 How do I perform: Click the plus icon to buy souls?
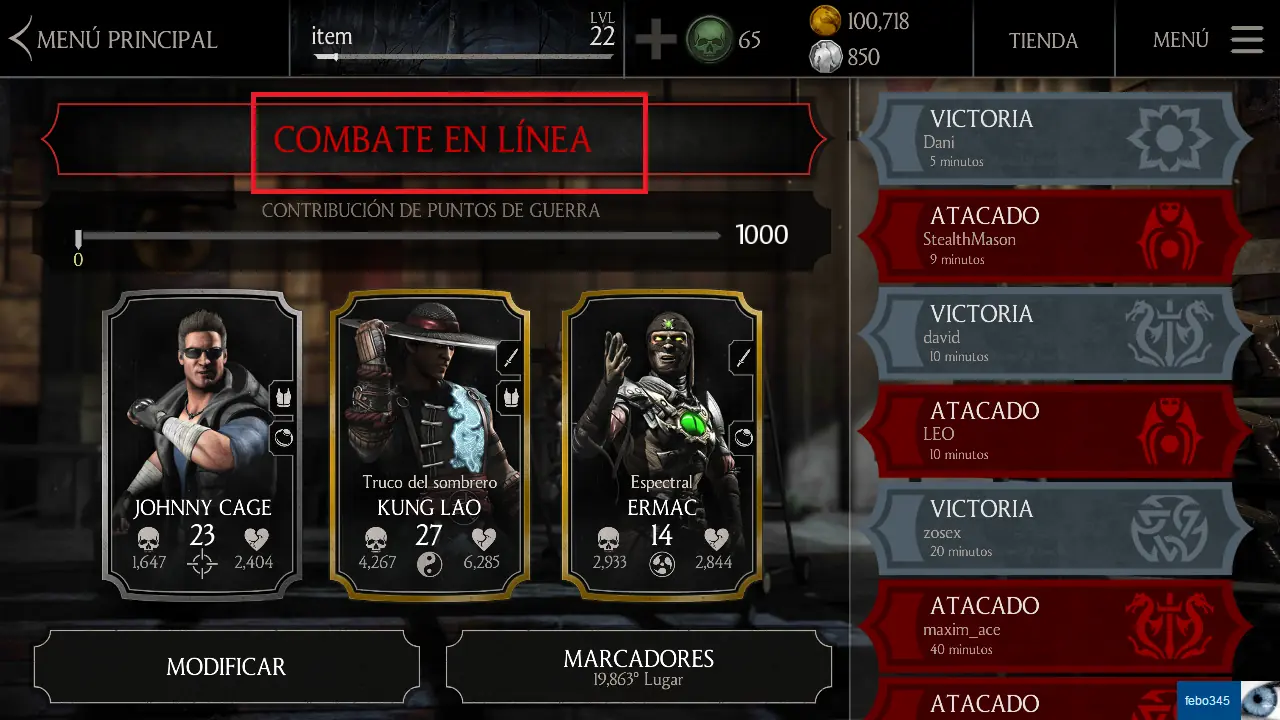(x=657, y=41)
